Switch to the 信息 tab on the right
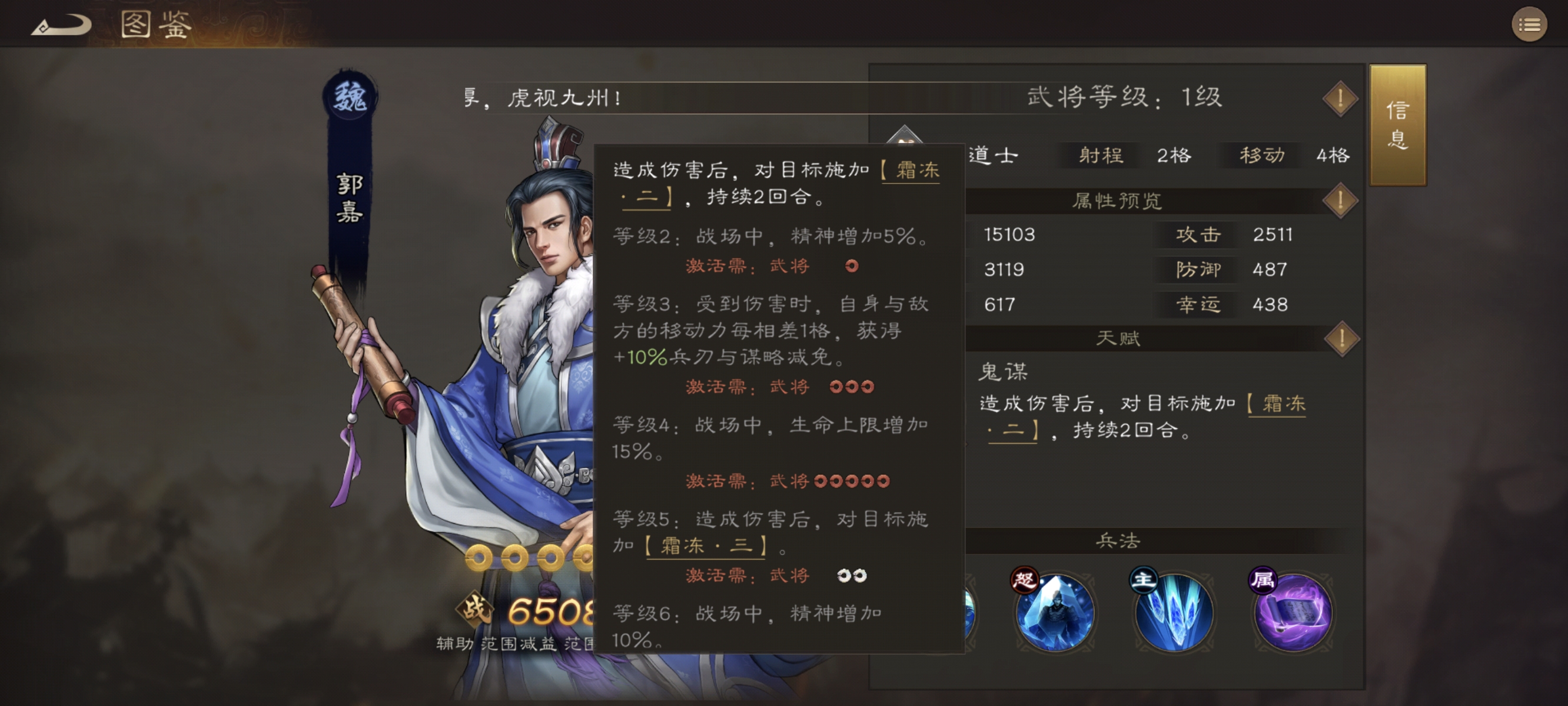 click(x=1397, y=126)
